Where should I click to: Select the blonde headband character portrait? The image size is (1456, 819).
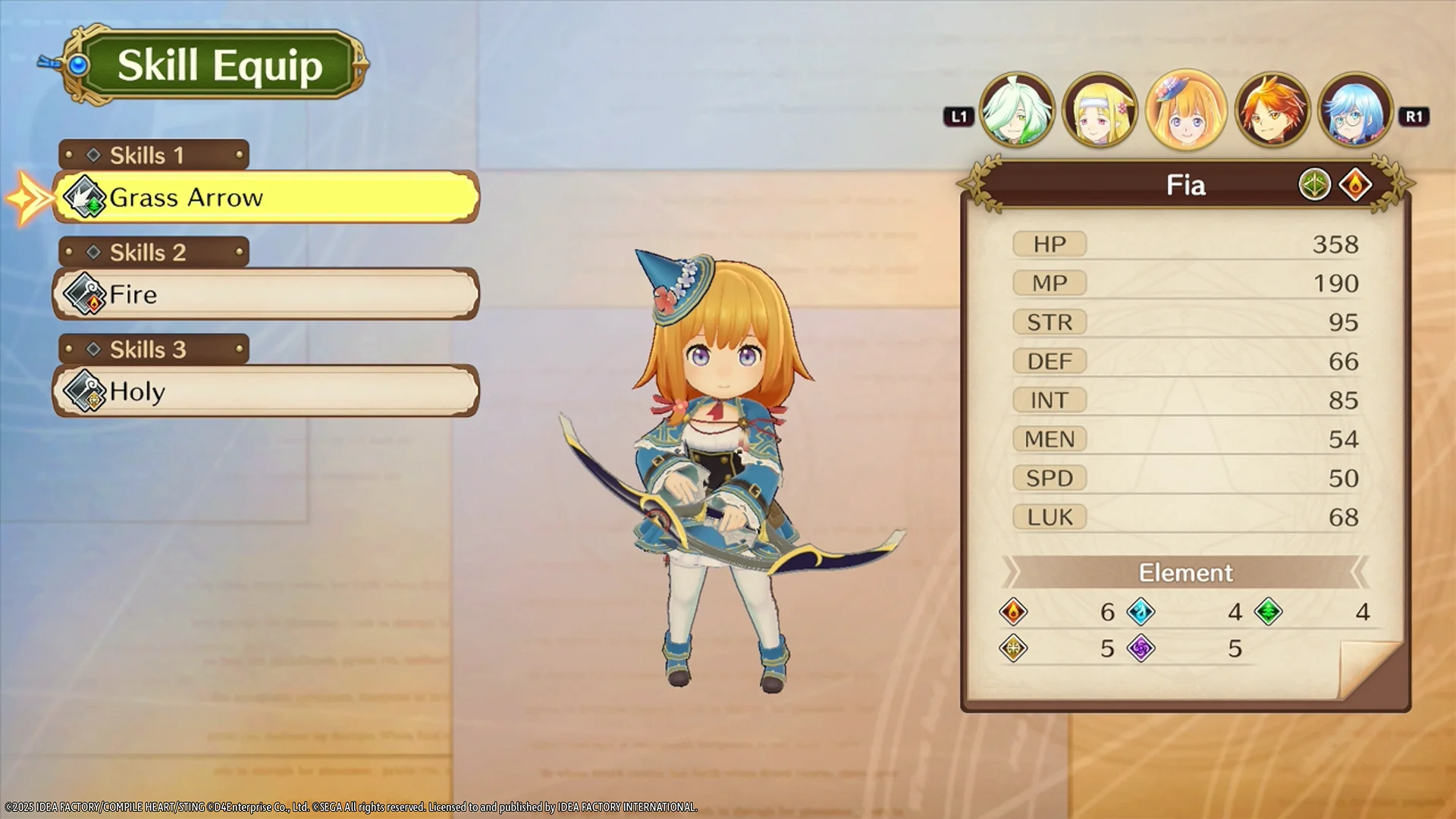pyautogui.click(x=1100, y=111)
